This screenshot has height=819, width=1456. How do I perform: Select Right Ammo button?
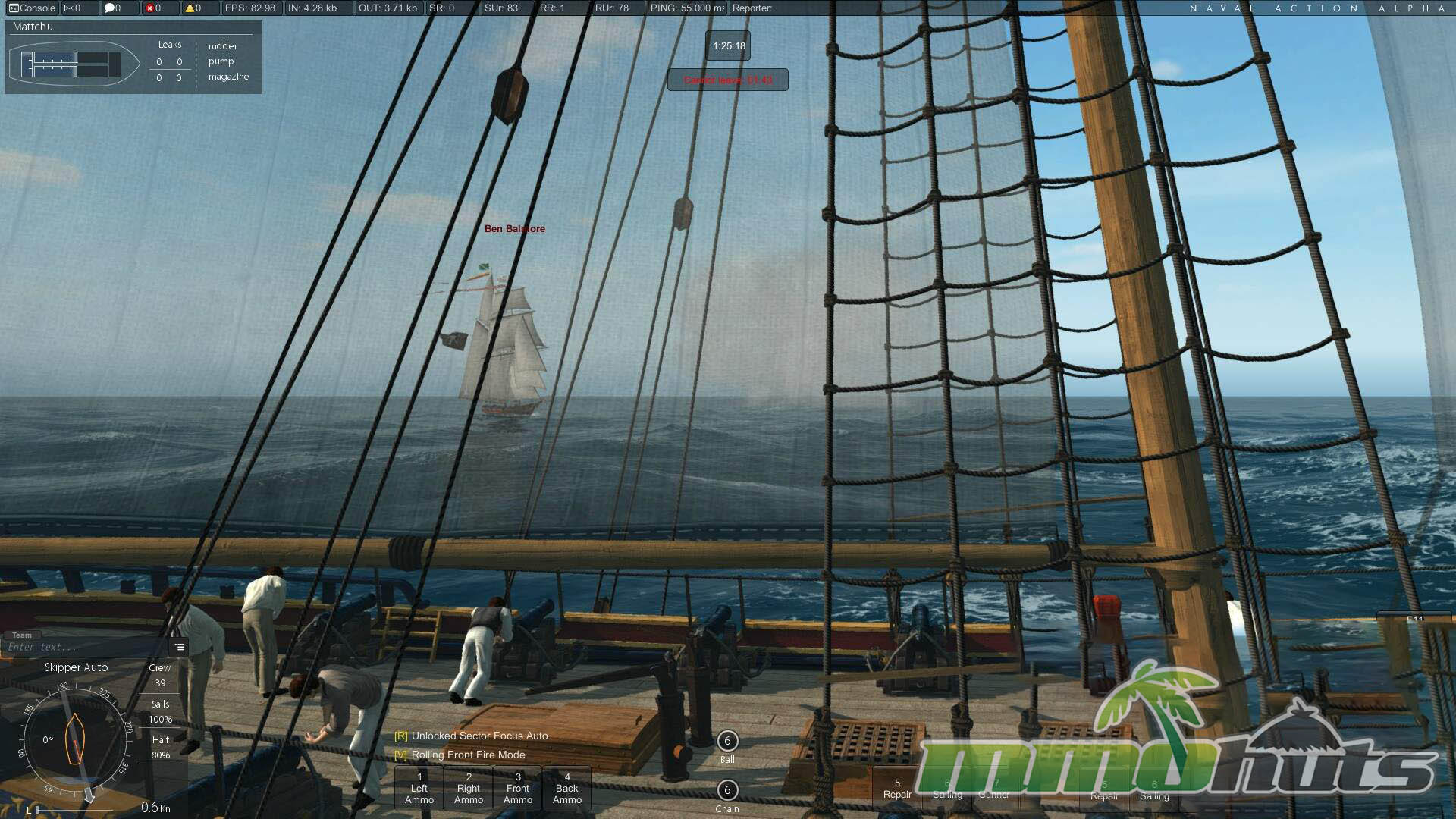[x=469, y=789]
